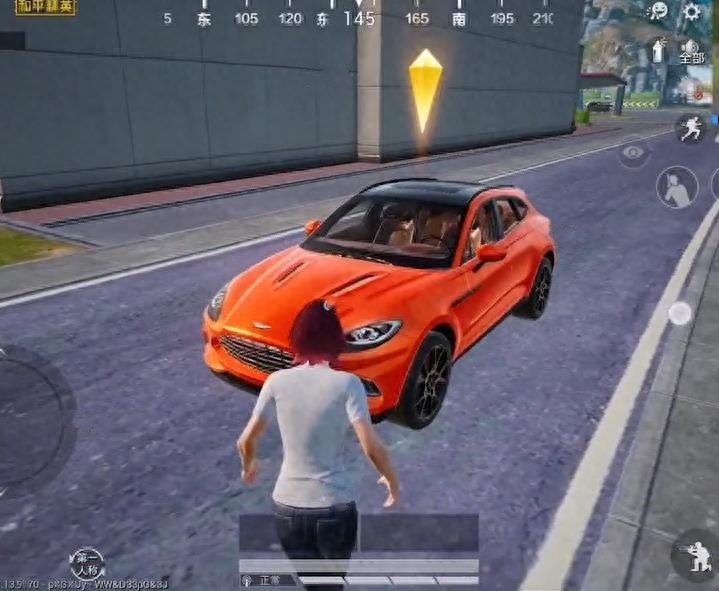Open the settings gear icon
The image size is (719, 591).
692,12
